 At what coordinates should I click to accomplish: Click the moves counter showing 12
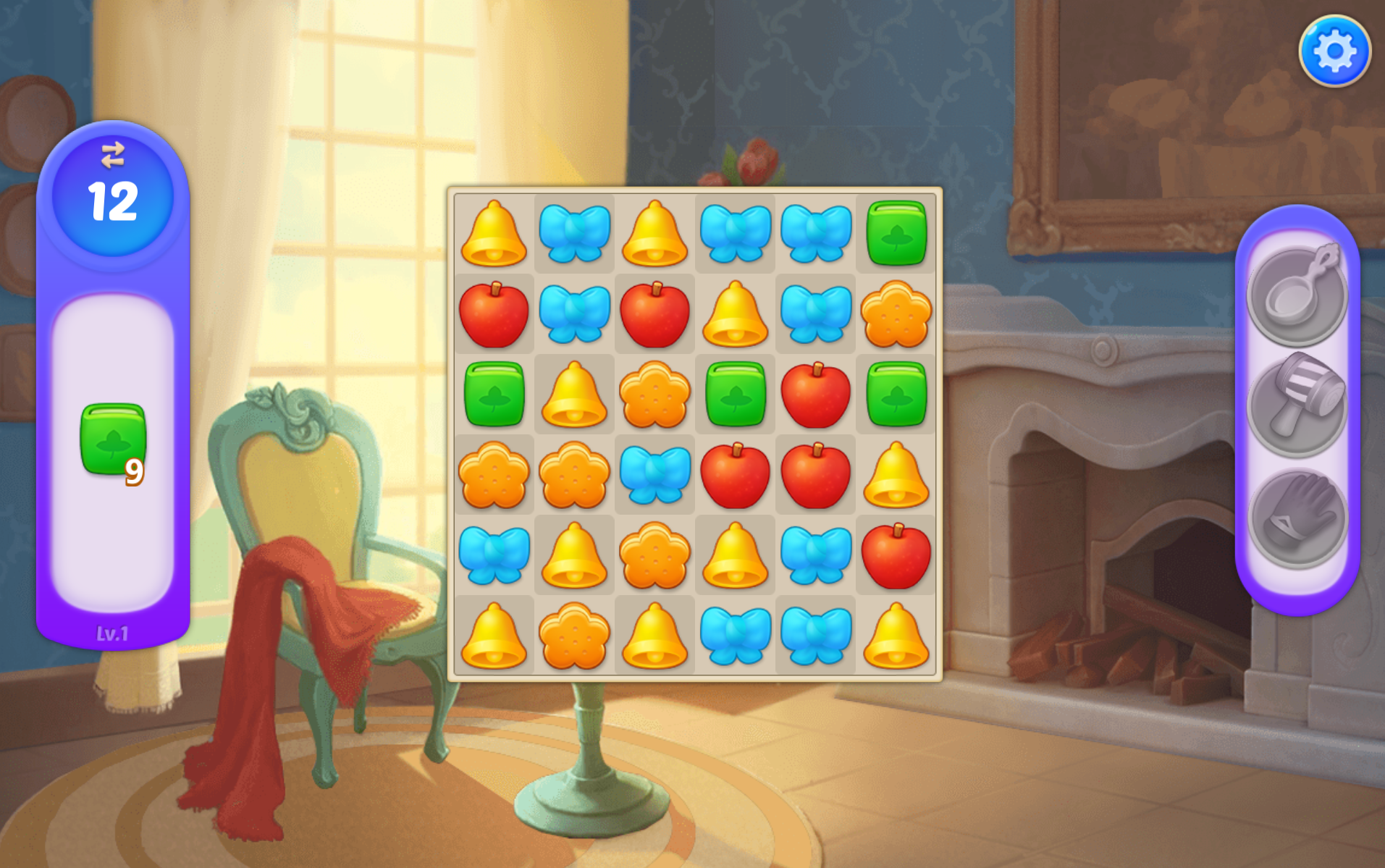[112, 201]
